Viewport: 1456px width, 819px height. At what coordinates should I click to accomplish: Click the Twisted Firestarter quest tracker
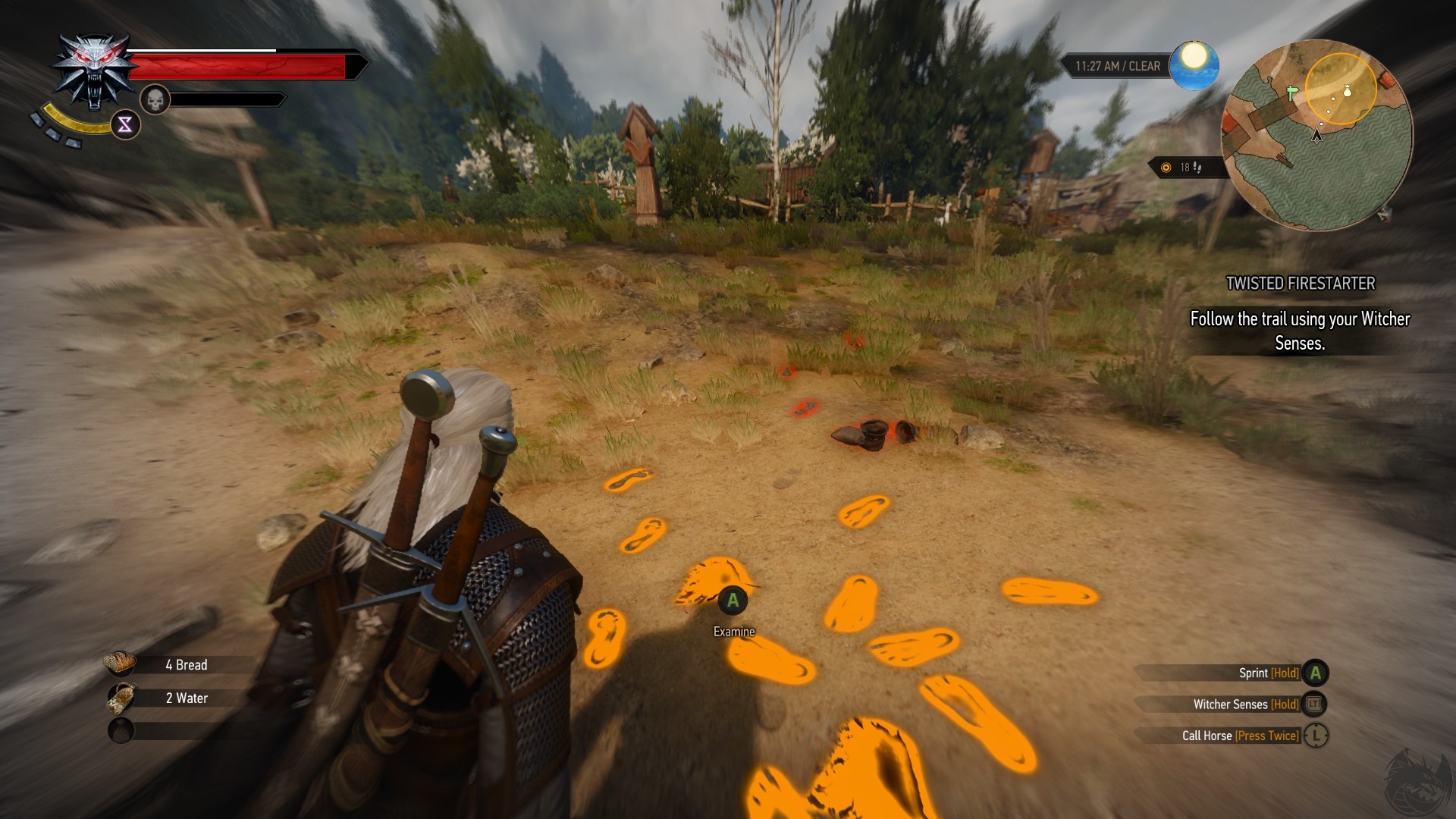tap(1300, 284)
